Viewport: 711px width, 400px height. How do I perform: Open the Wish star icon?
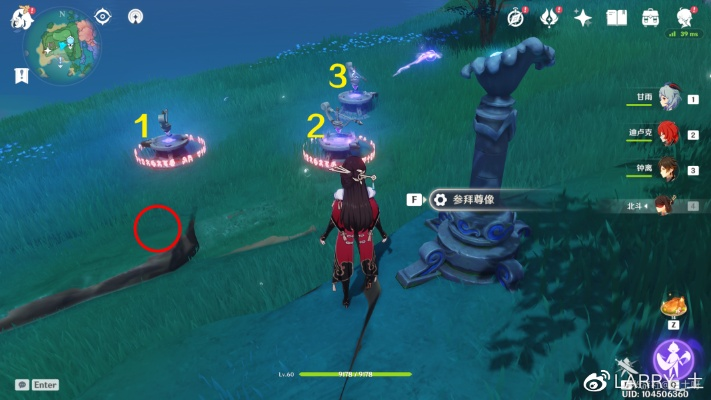[583, 17]
